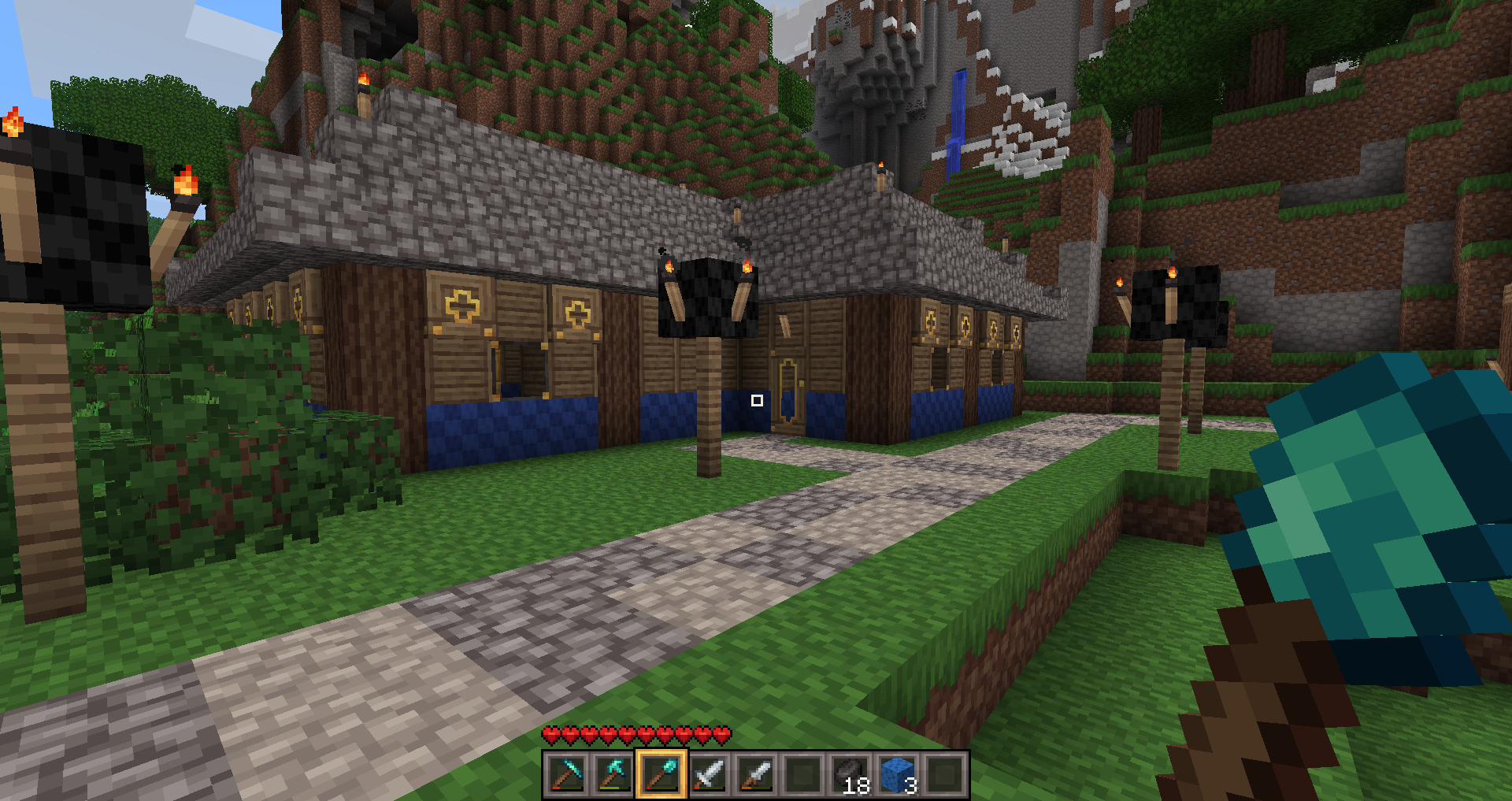Click the crosshair target on the house wall
The width and height of the screenshot is (1512, 801).
point(758,400)
